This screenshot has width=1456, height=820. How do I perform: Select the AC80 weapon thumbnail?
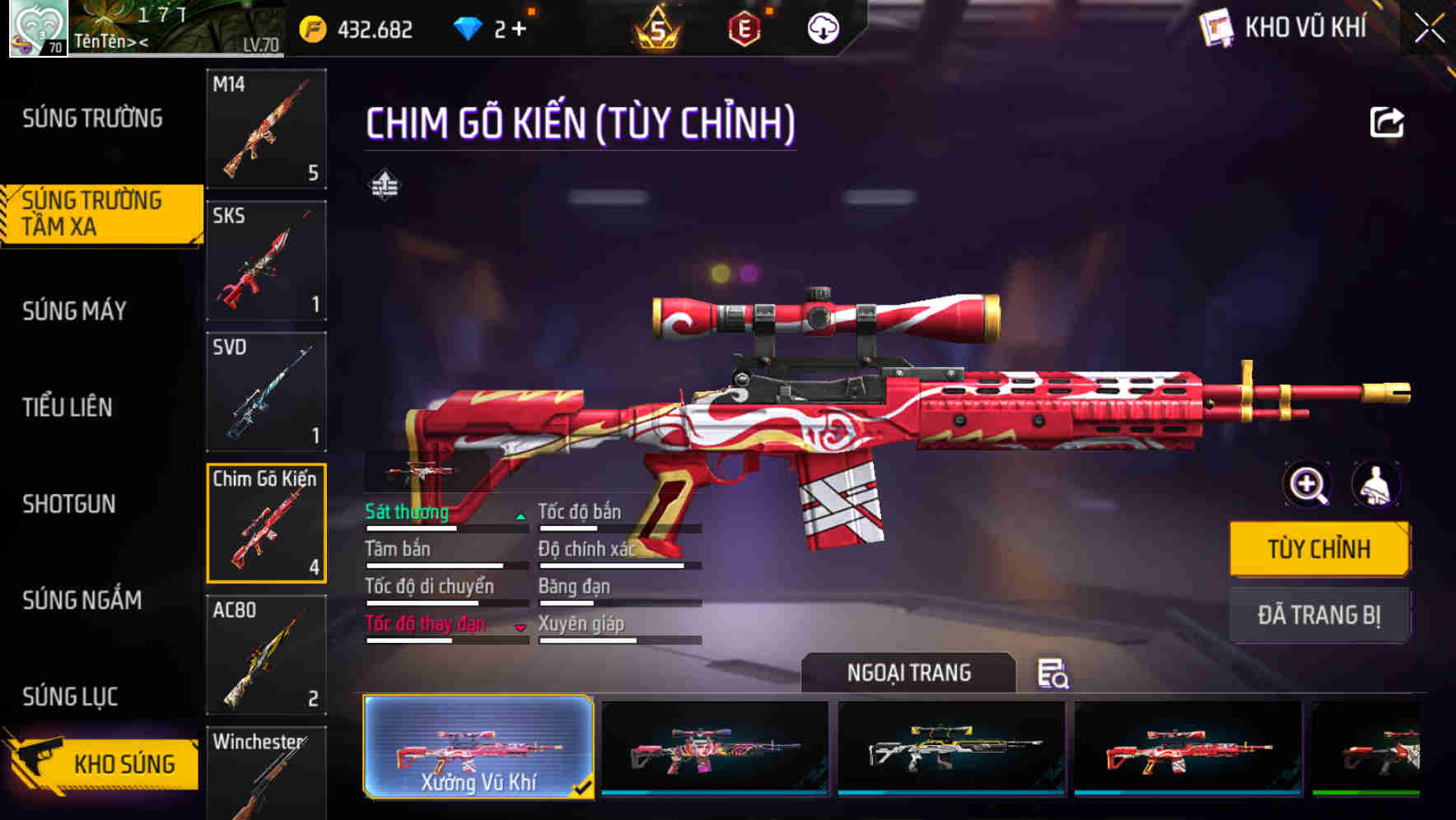(x=265, y=655)
